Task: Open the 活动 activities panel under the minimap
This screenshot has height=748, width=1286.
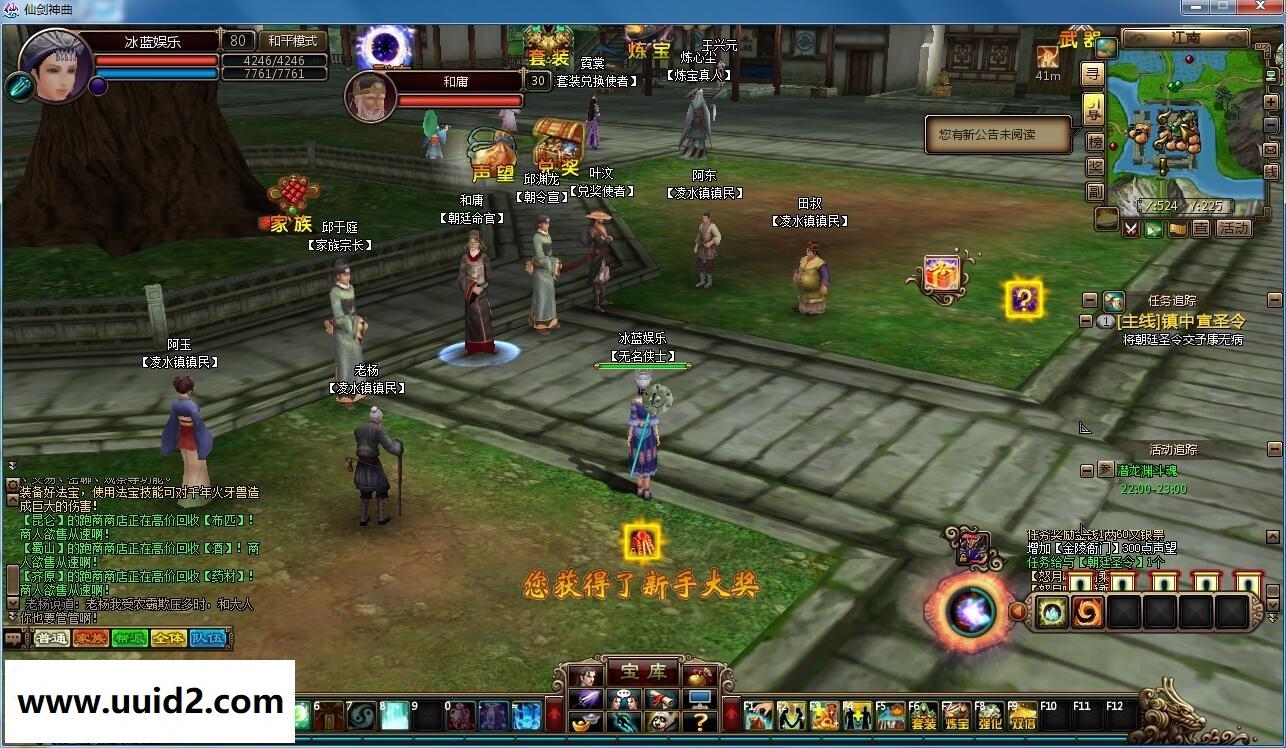Action: tap(1234, 230)
